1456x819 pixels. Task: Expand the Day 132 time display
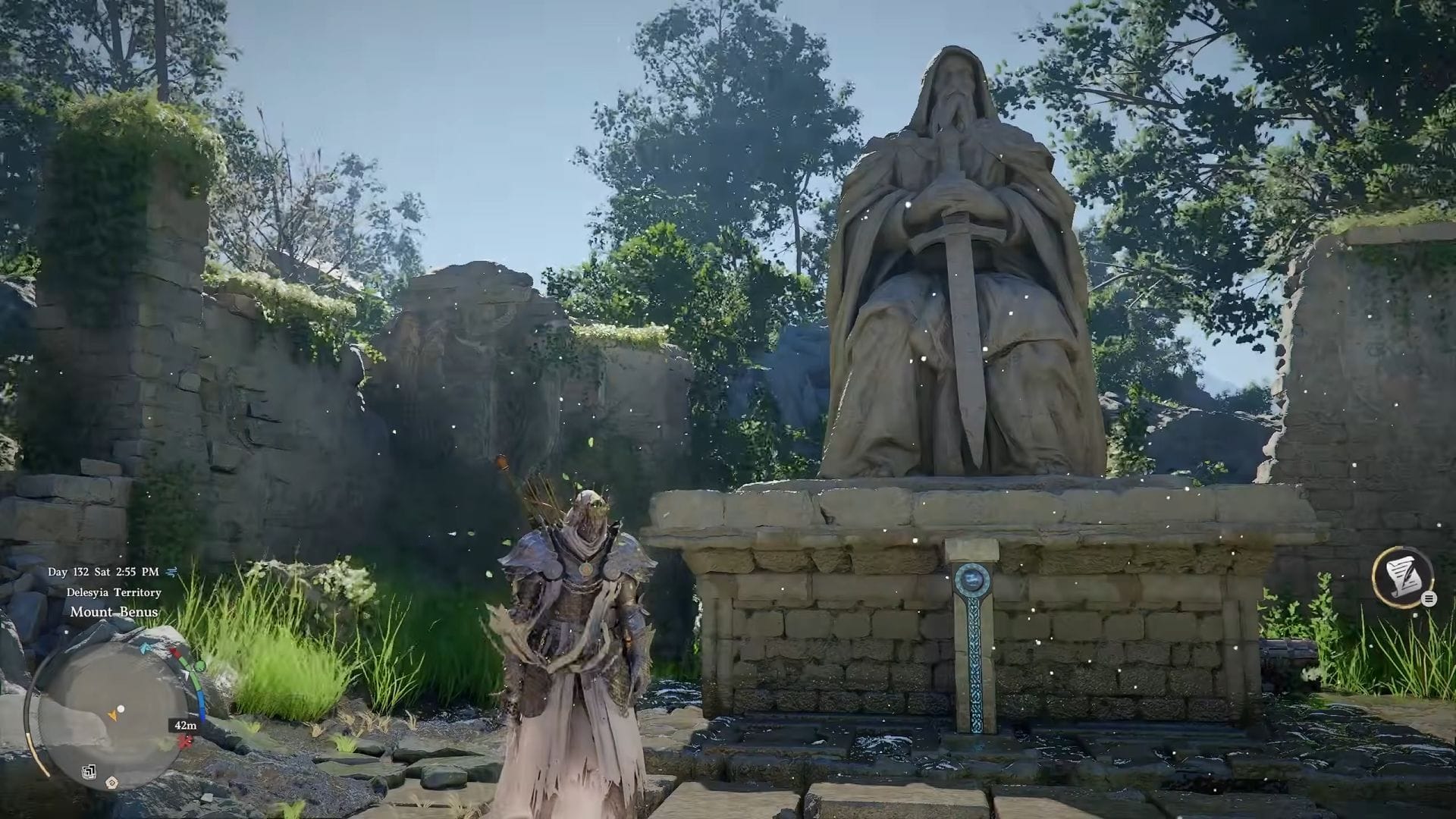tap(105, 572)
